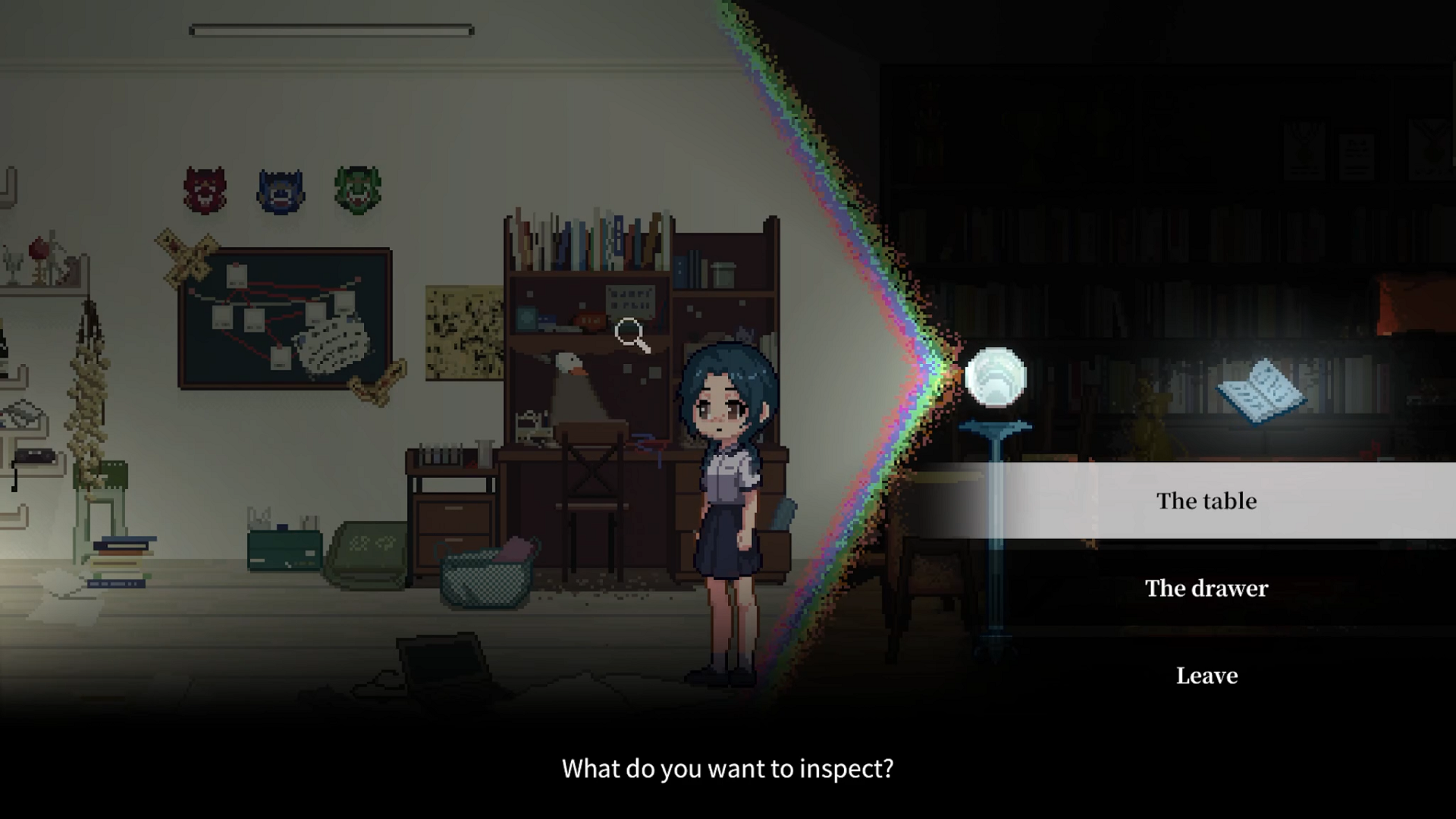The height and width of the screenshot is (819, 1456).
Task: Click the blue oni mask on the wall
Action: [x=279, y=191]
